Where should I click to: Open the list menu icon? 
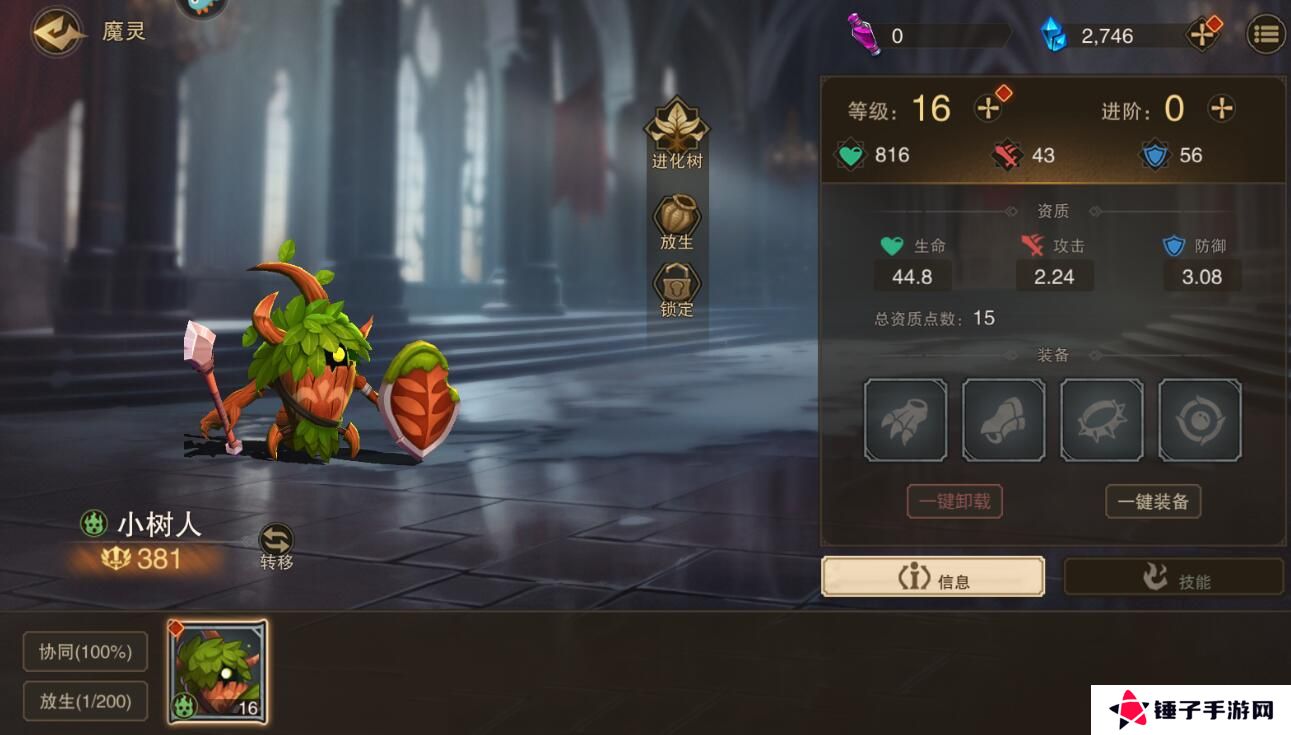(1265, 35)
